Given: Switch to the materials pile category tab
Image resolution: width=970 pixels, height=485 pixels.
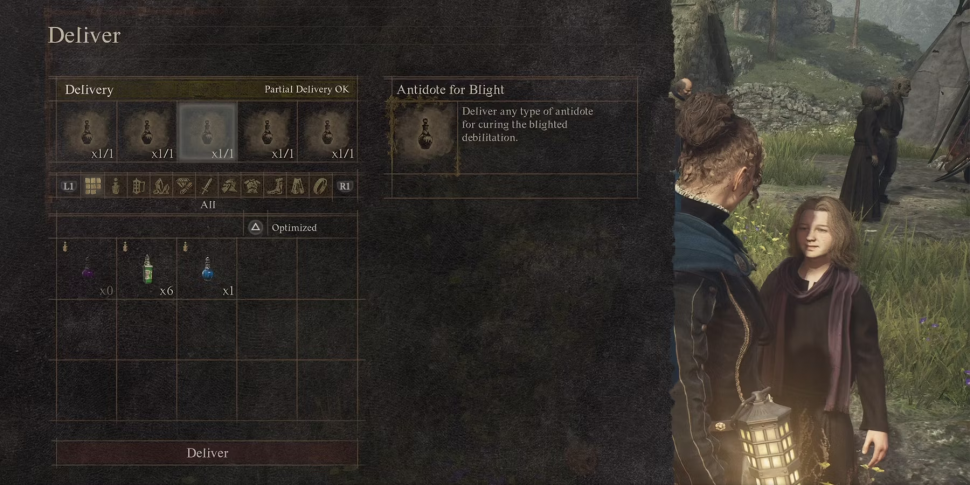Looking at the screenshot, I should (x=161, y=186).
